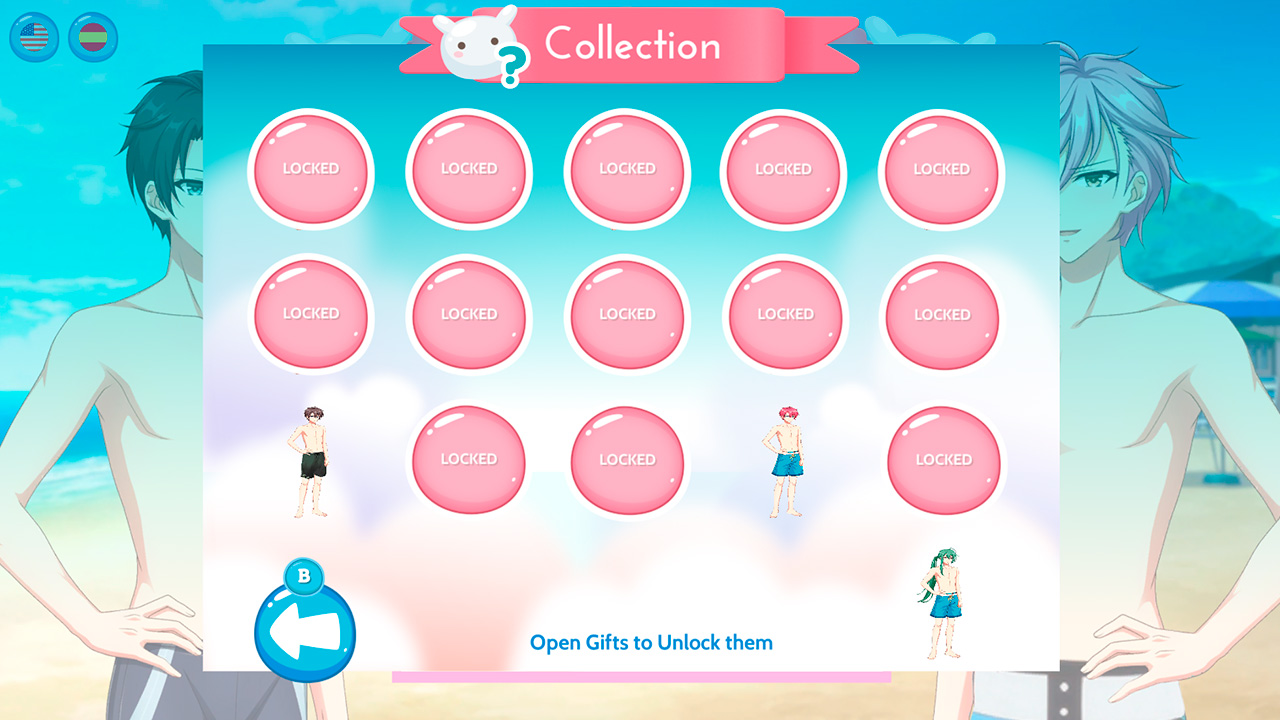Open the locked bubble next to the dark-haired character

(468, 459)
